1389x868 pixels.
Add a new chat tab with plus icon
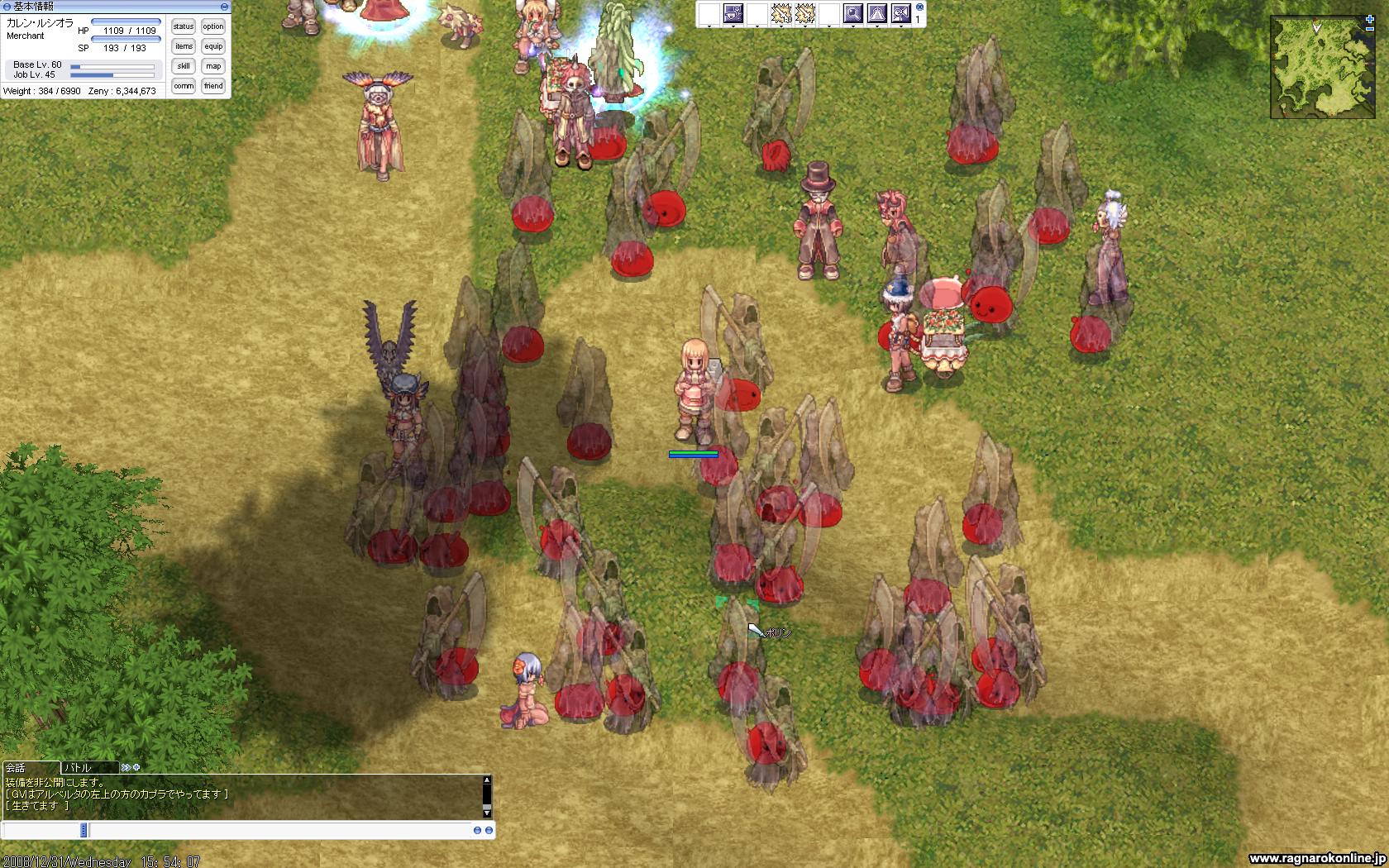coord(136,767)
